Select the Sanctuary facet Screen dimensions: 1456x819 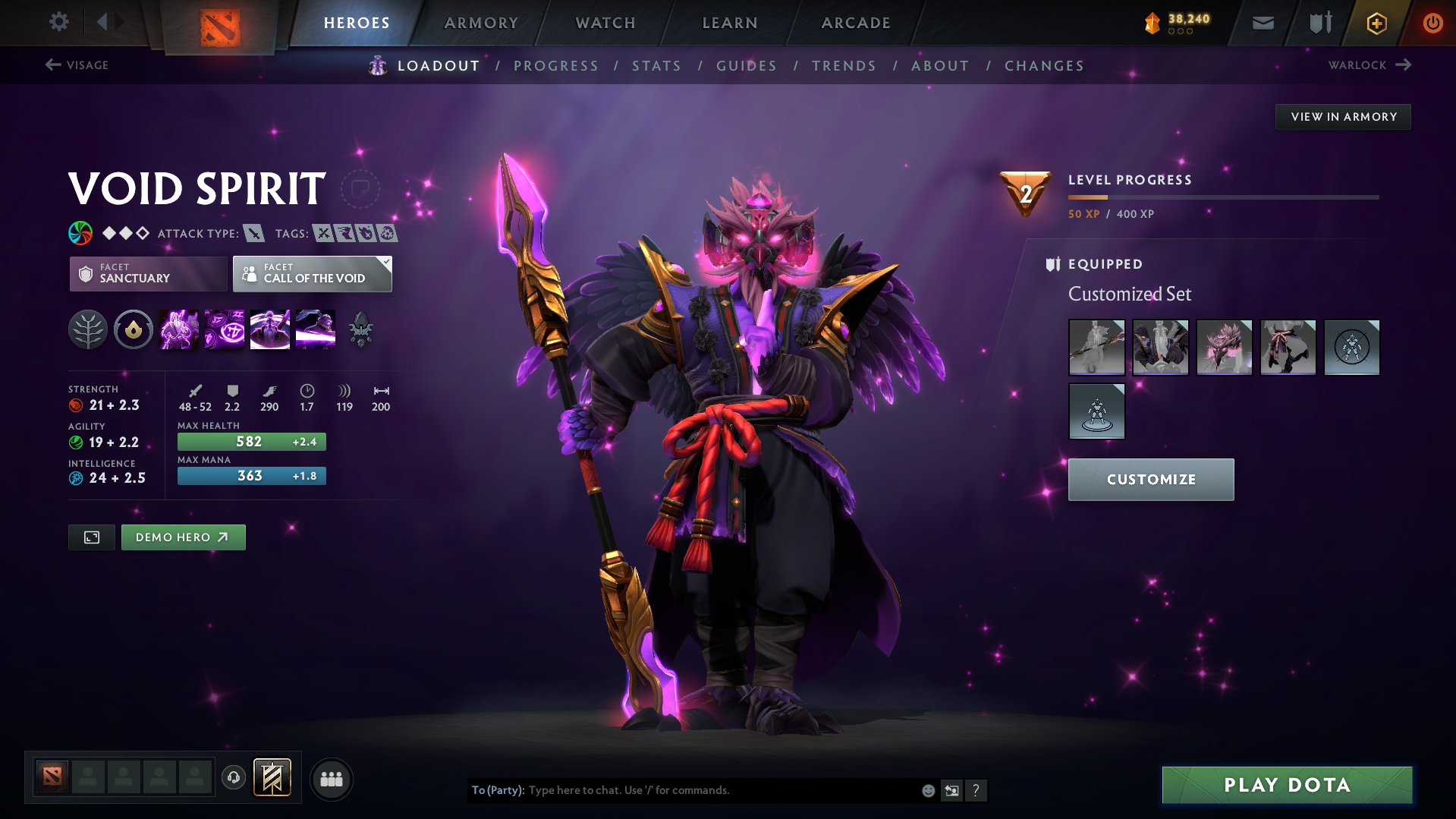[x=148, y=274]
